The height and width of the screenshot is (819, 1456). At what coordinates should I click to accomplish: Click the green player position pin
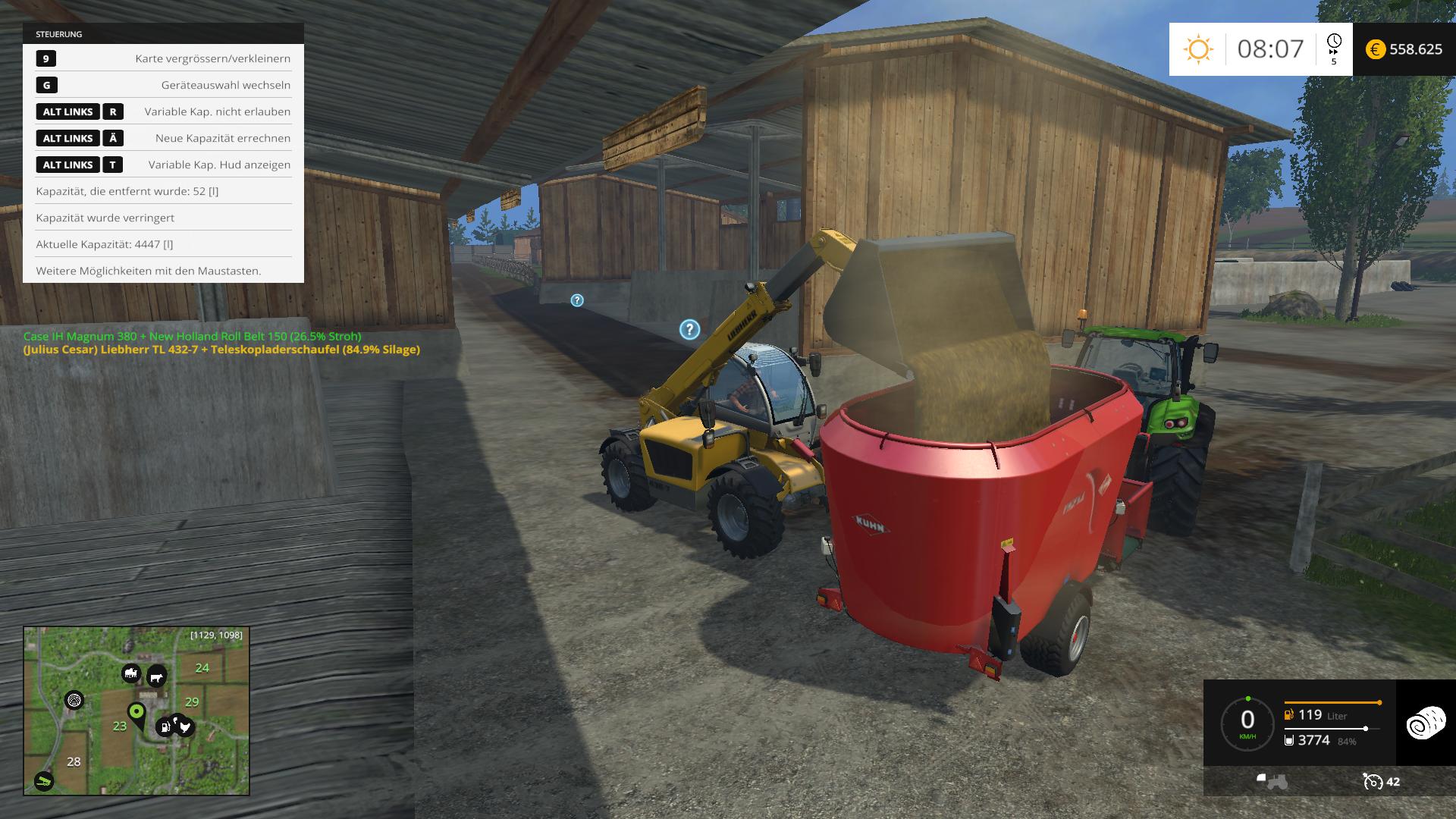point(136,713)
